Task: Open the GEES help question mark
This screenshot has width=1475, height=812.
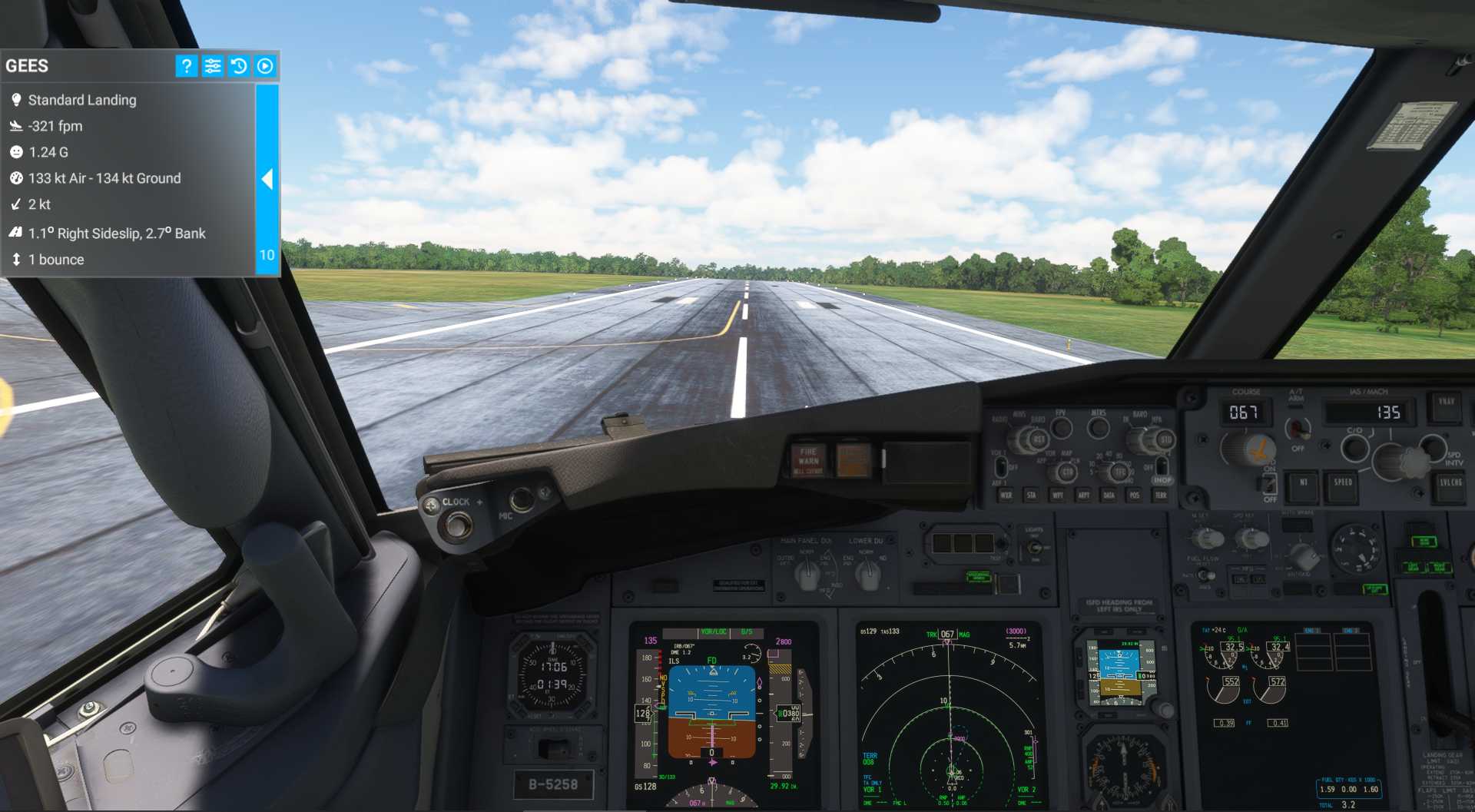Action: click(186, 66)
